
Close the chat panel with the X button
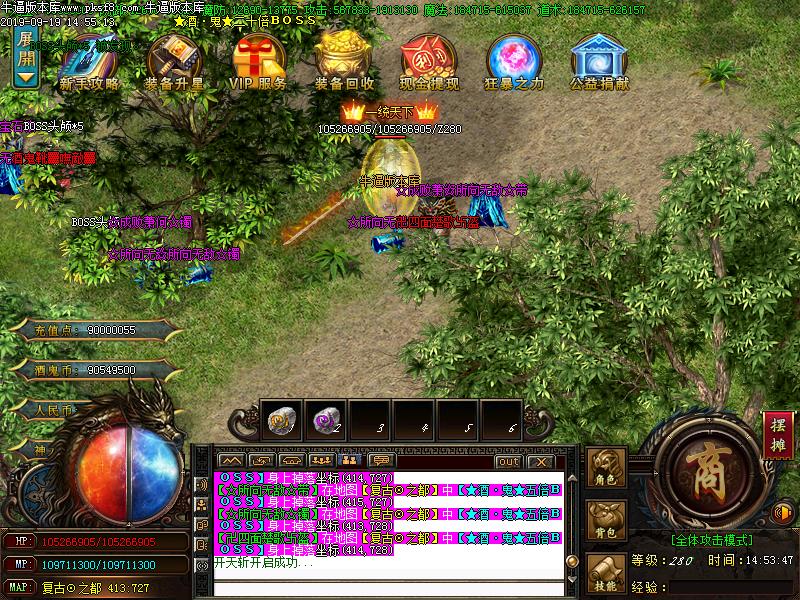tap(540, 461)
